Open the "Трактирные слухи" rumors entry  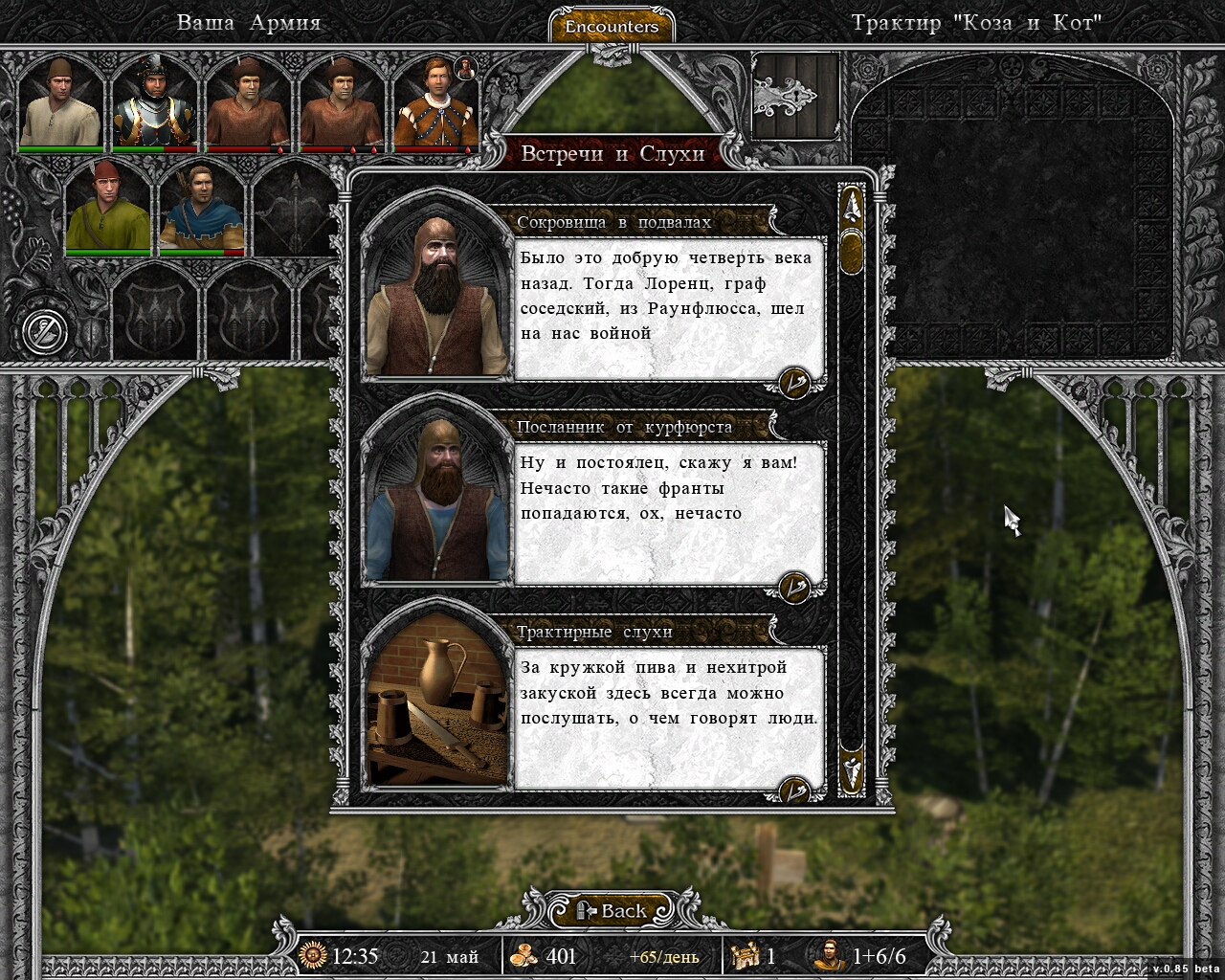pos(594,633)
